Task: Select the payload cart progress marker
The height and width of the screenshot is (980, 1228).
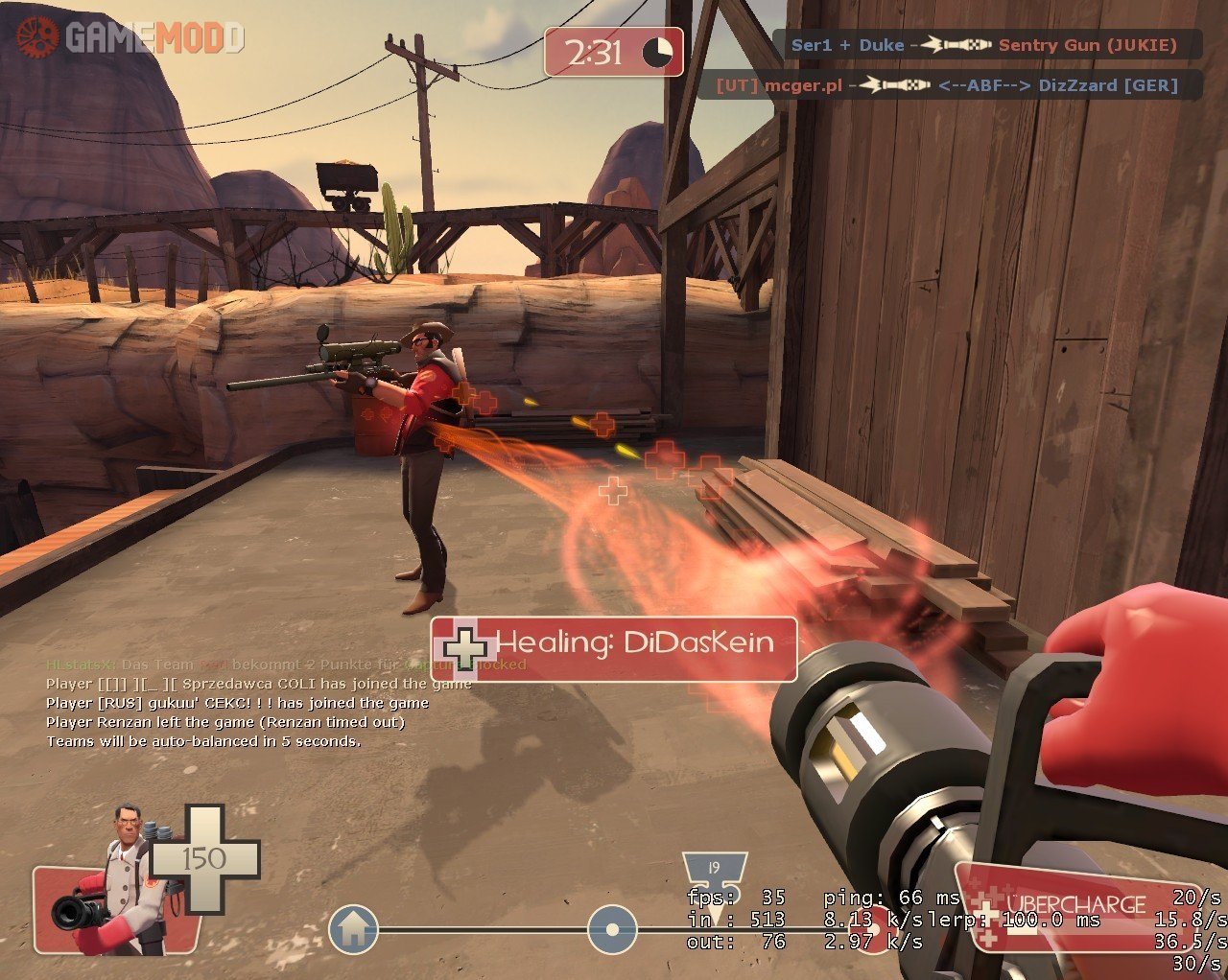Action: (612, 930)
